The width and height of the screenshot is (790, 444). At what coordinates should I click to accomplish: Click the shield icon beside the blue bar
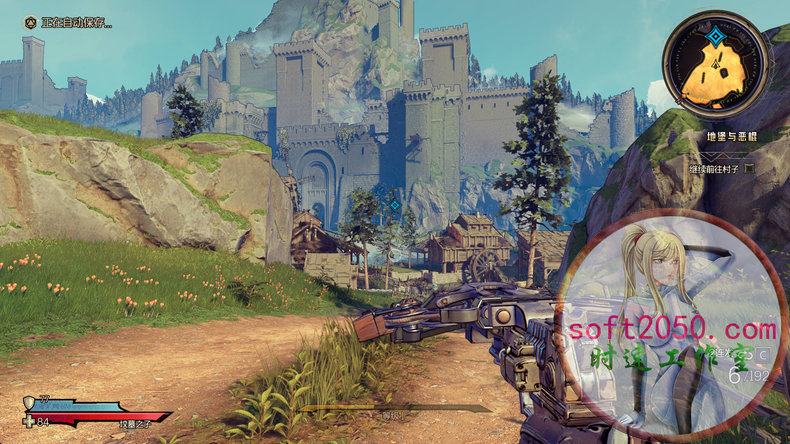coord(27,402)
